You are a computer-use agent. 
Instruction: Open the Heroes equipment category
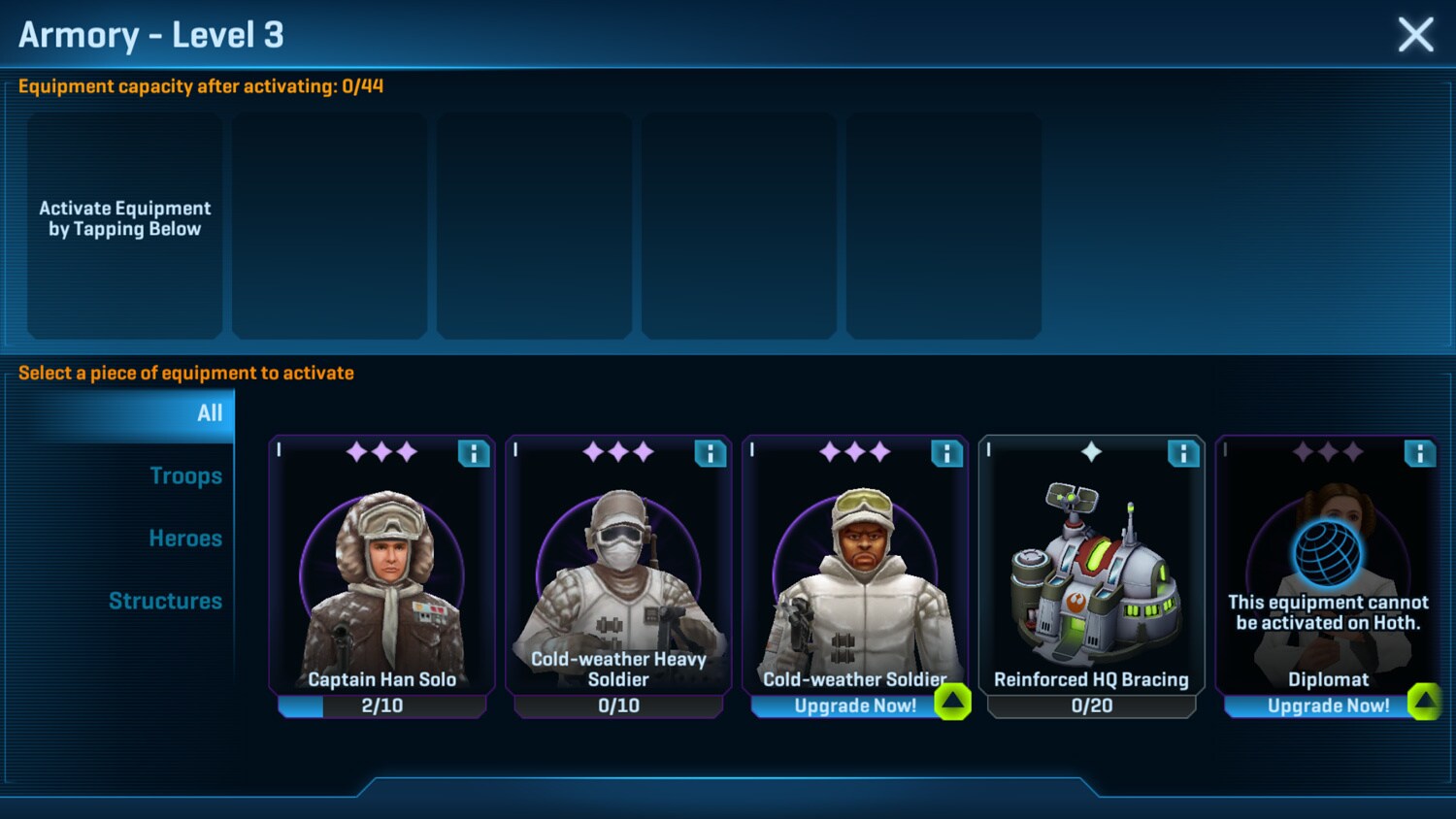(x=185, y=539)
